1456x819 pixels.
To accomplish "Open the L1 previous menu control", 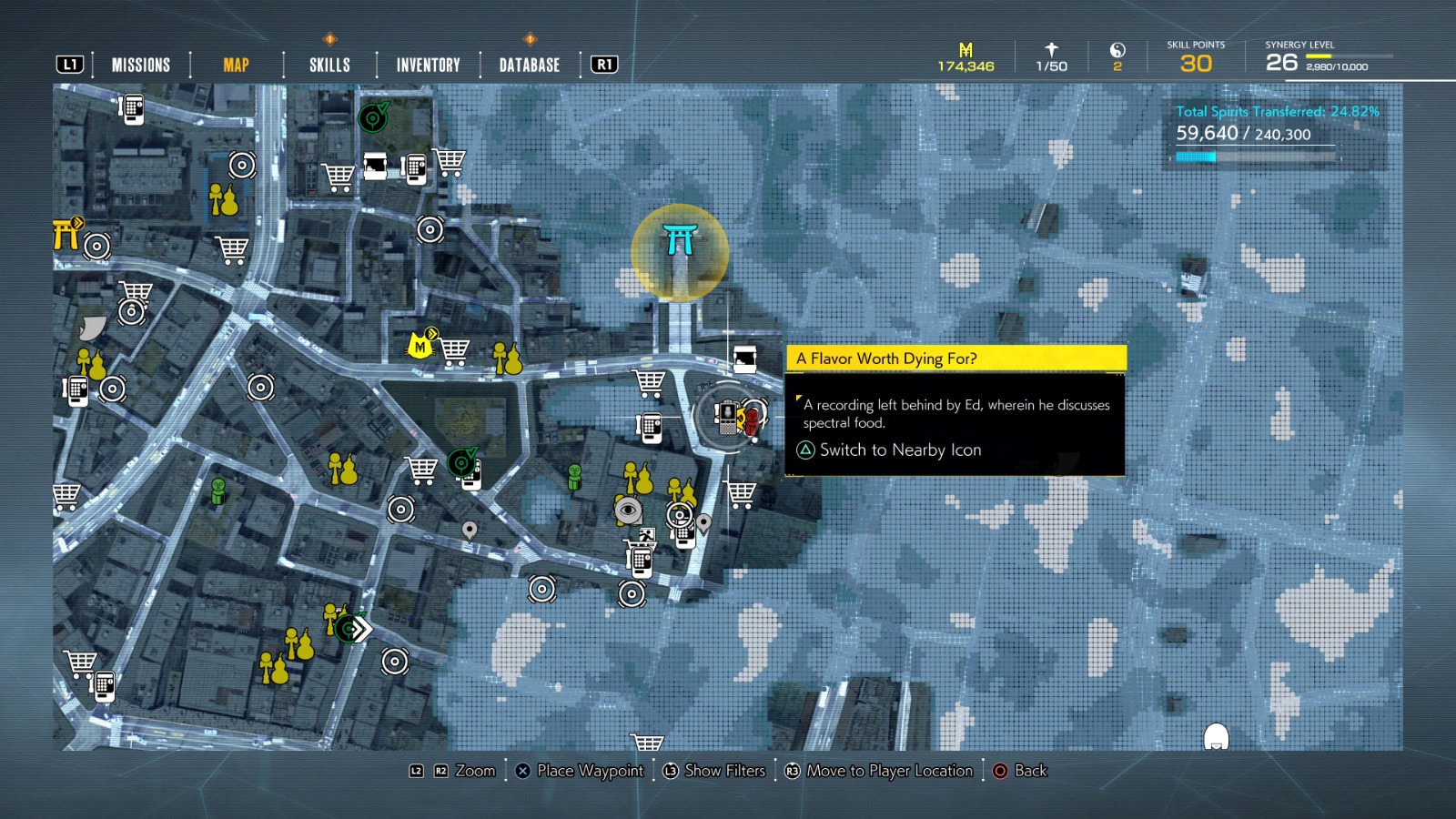I will pos(71,64).
